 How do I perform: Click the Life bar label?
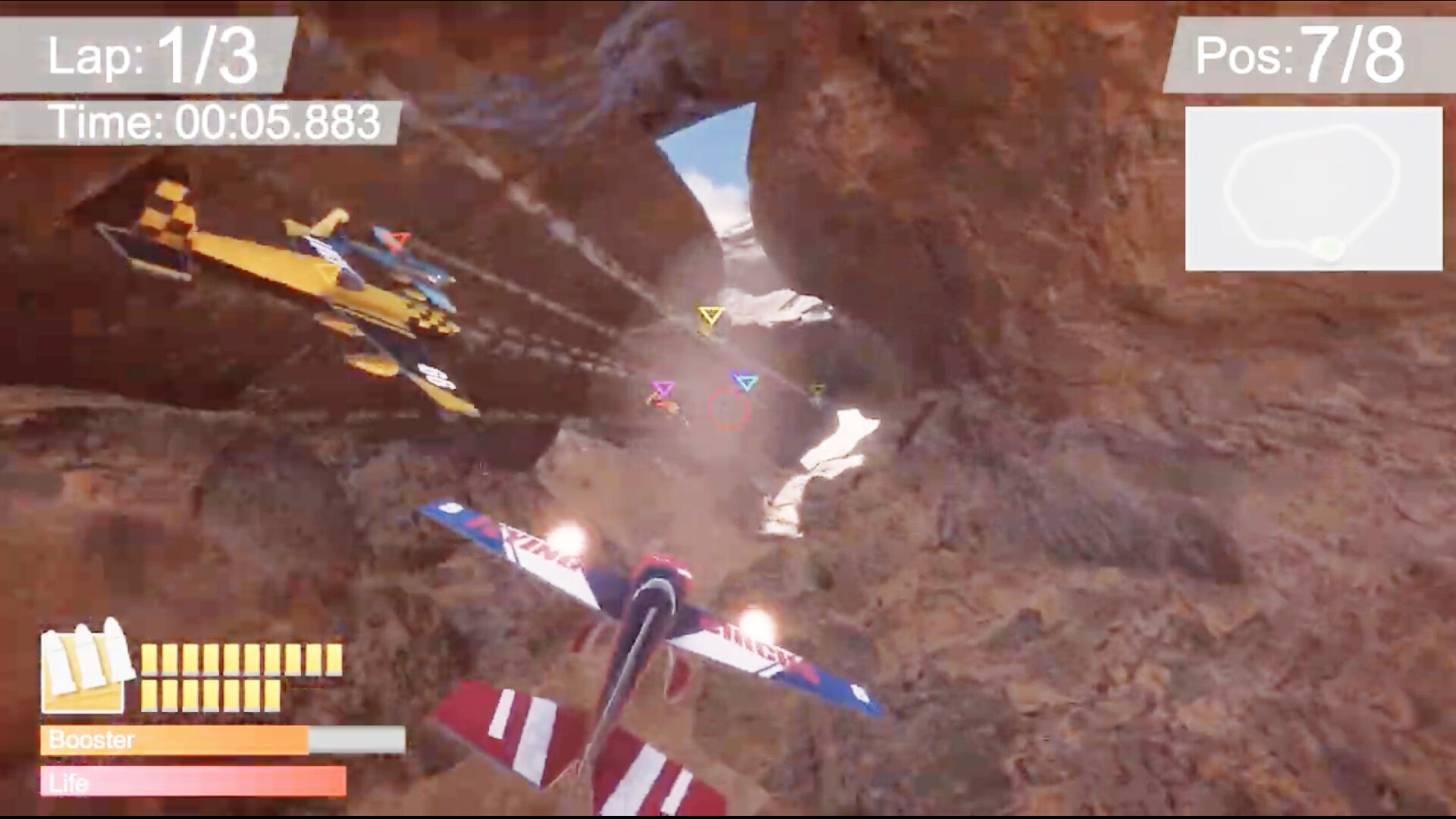68,781
